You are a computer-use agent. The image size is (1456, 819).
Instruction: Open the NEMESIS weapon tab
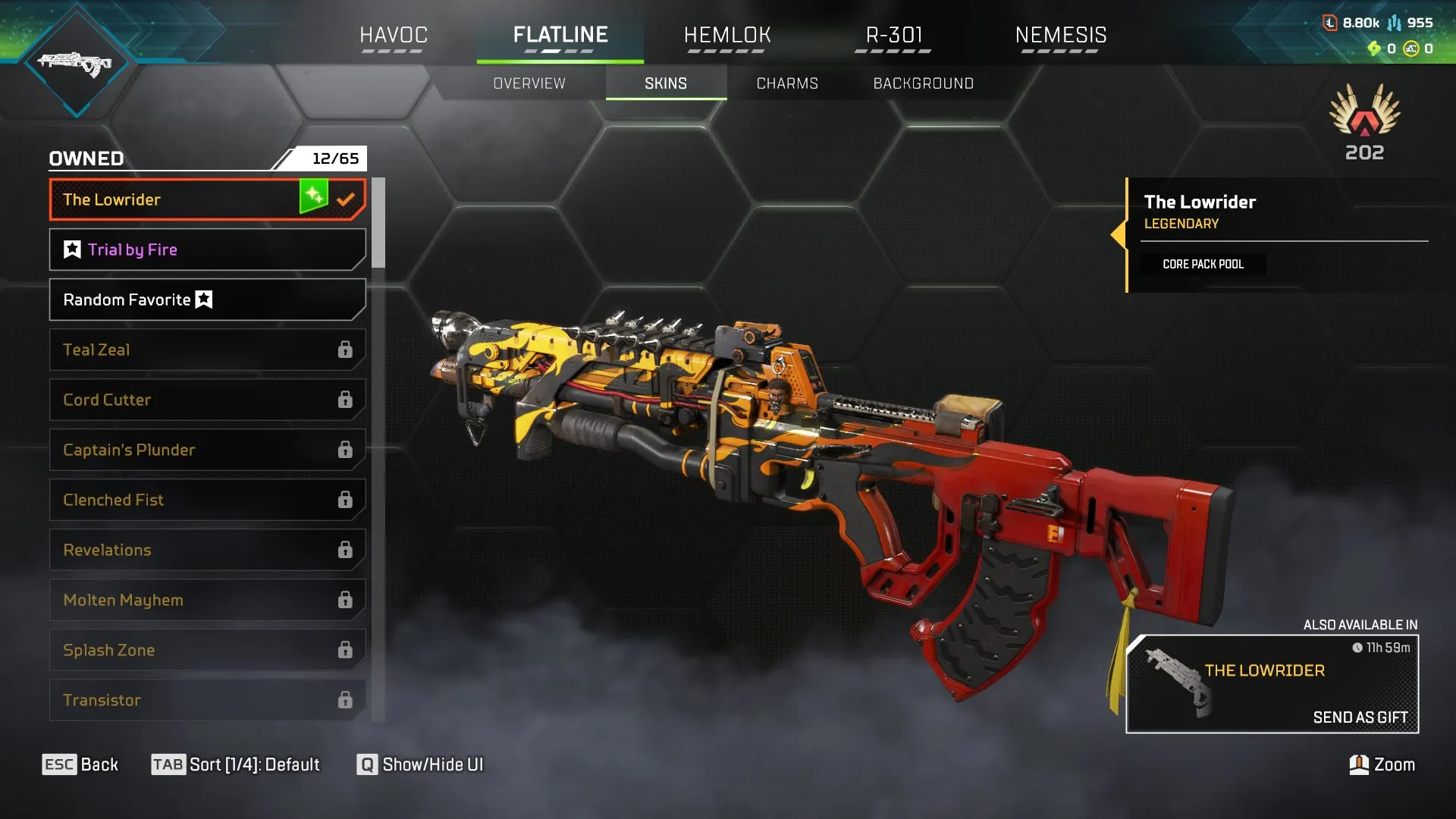click(x=1061, y=34)
